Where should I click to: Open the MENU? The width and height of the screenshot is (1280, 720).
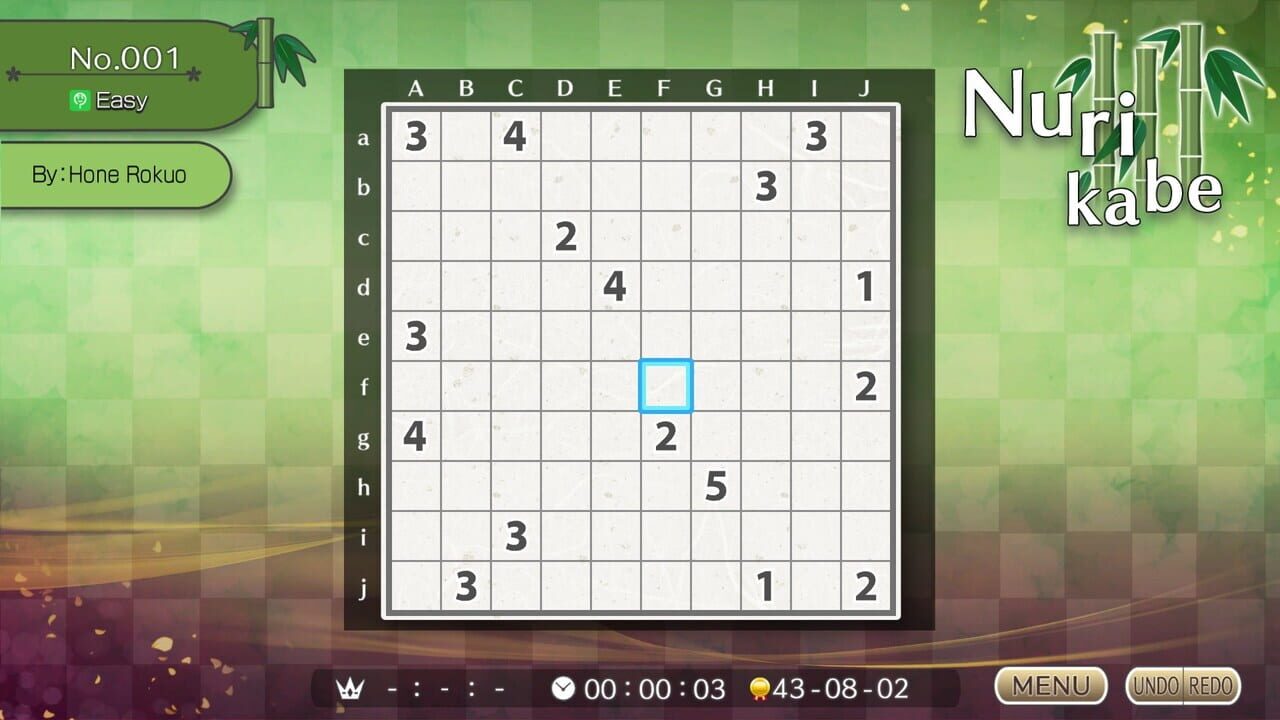point(1050,687)
